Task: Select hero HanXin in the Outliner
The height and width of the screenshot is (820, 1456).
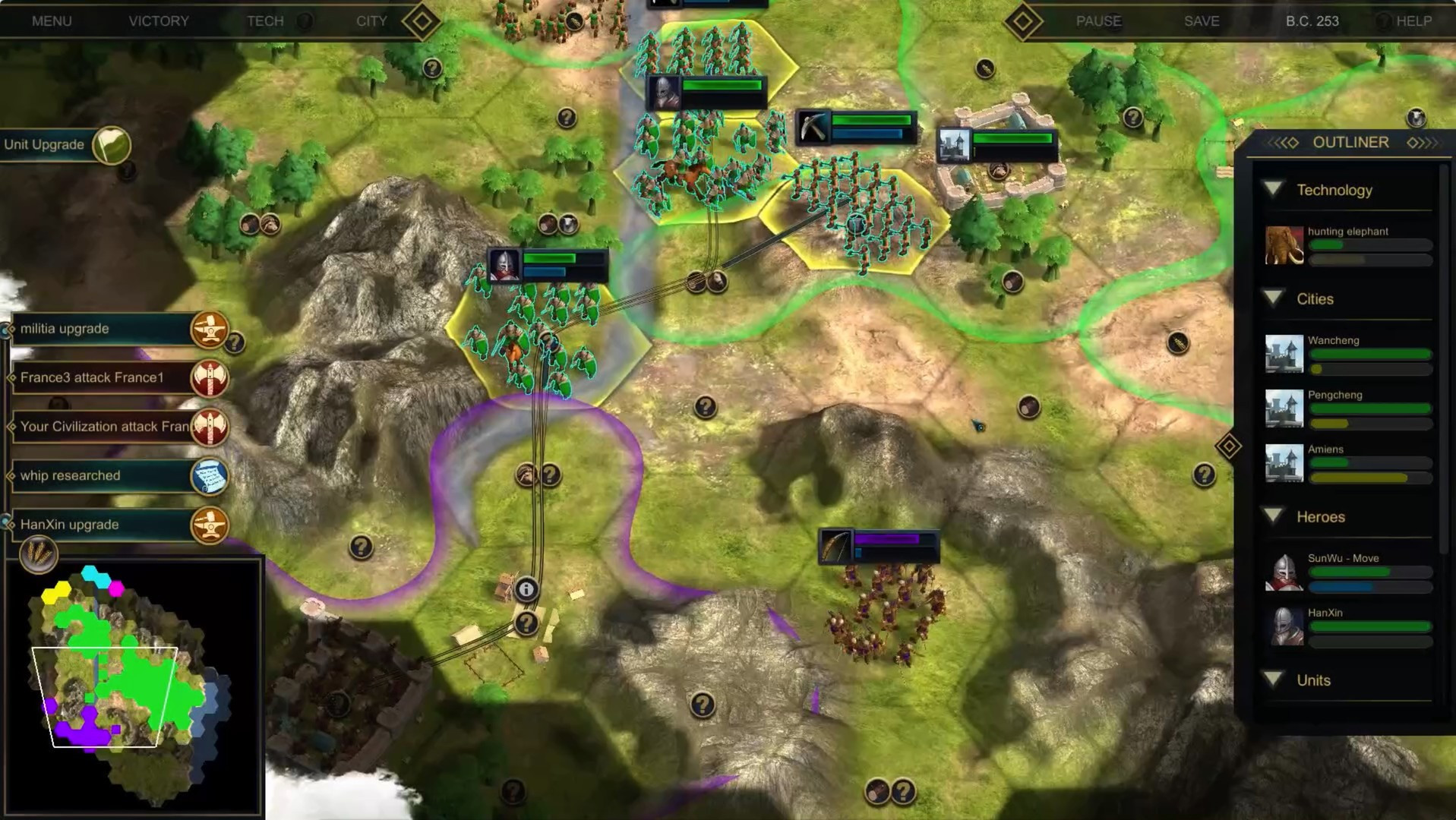Action: (x=1348, y=626)
